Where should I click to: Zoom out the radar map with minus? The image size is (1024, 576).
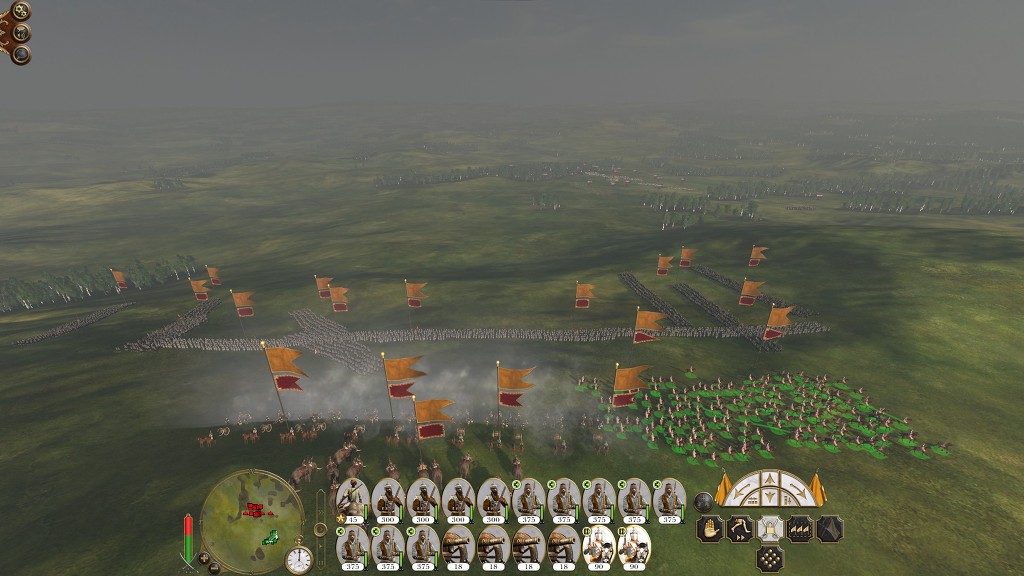pos(214,568)
